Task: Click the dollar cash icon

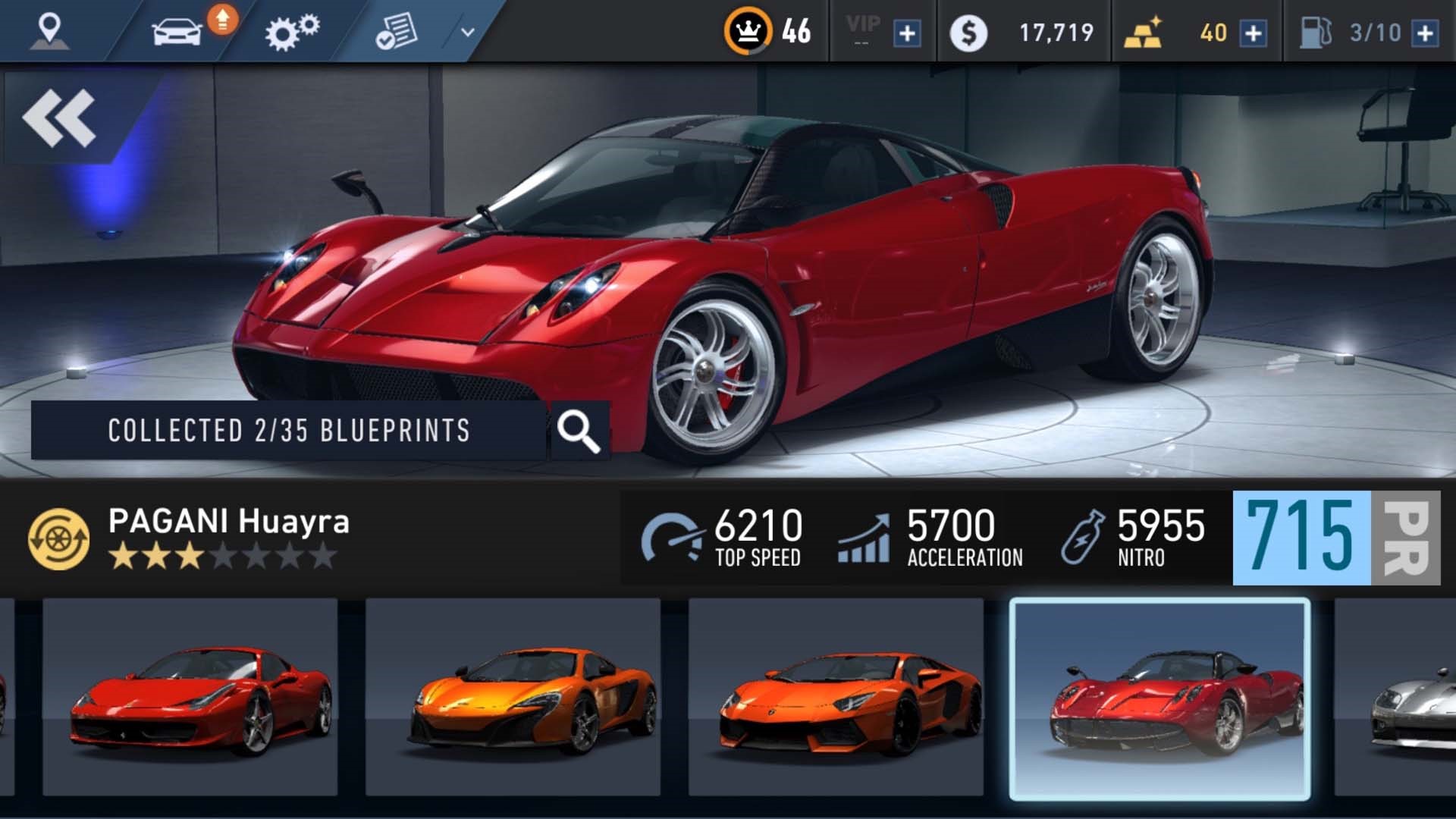Action: tap(969, 30)
